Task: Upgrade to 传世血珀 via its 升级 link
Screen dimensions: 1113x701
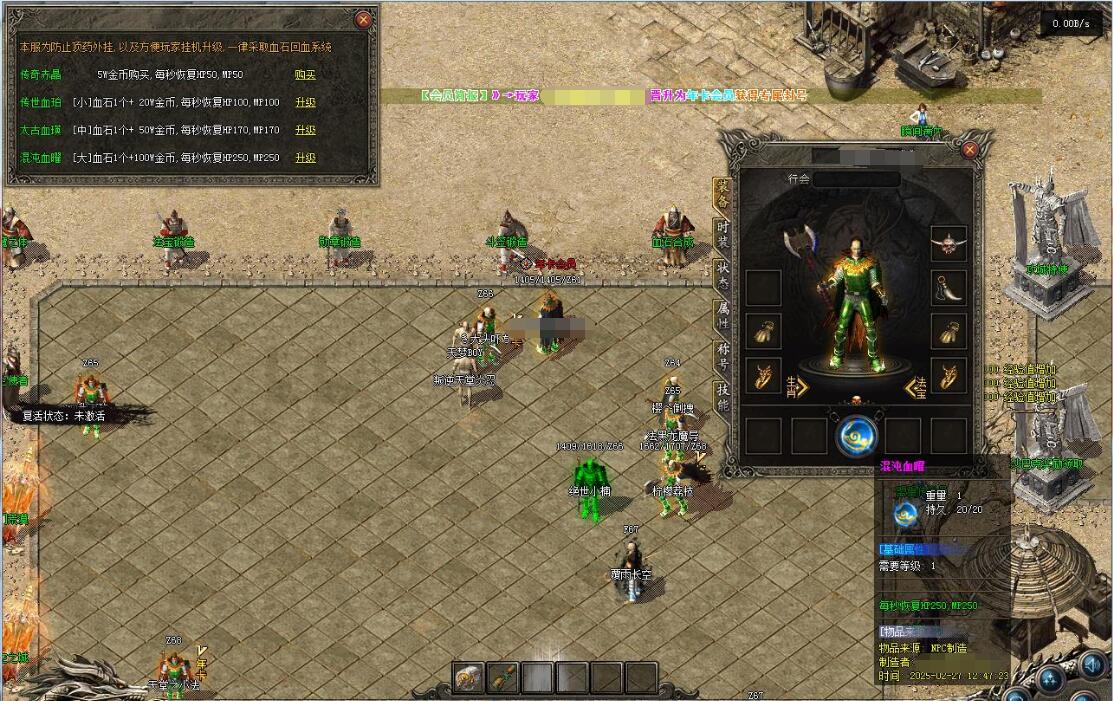Action: (305, 102)
